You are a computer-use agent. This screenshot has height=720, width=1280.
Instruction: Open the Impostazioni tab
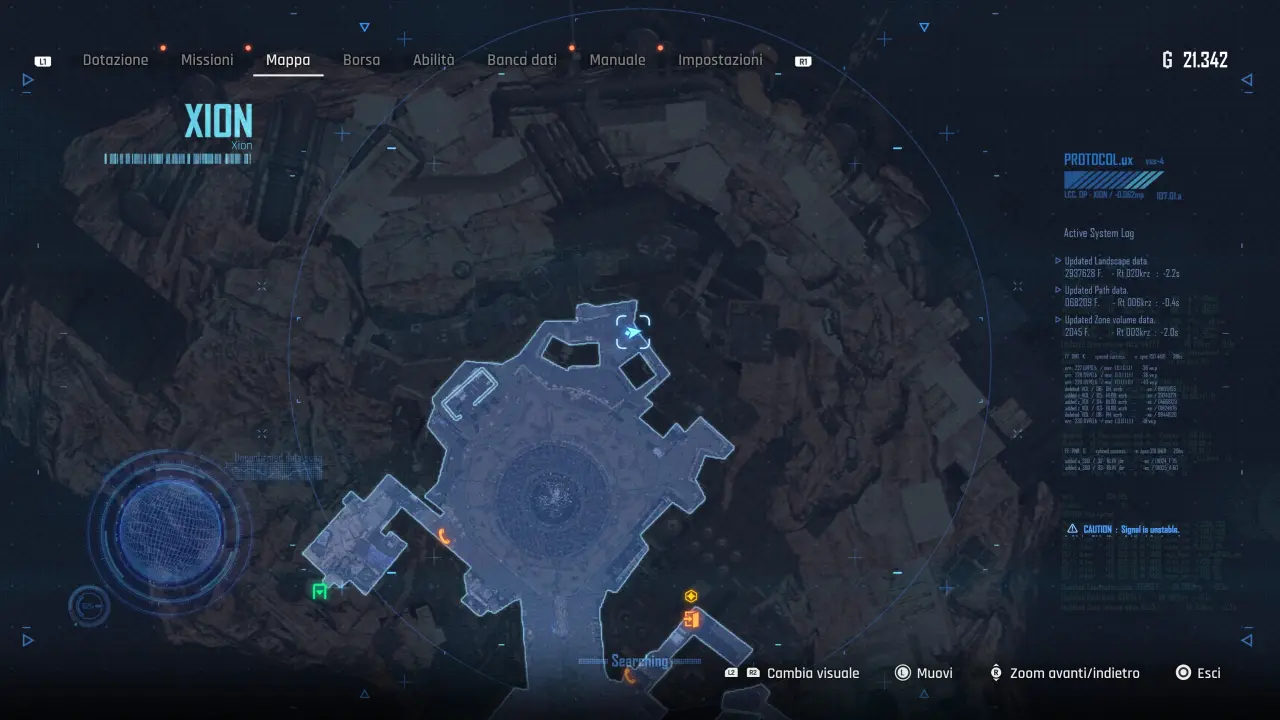(720, 60)
